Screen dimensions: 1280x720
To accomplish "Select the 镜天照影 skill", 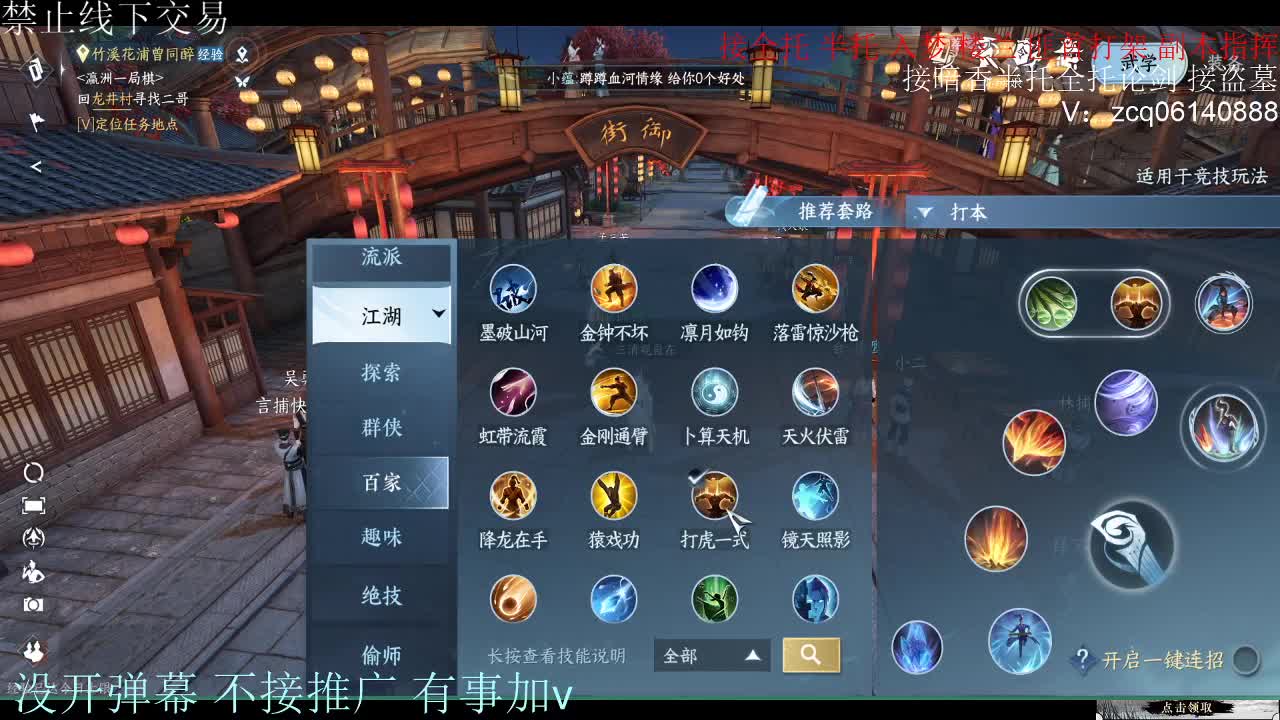I will tap(813, 495).
